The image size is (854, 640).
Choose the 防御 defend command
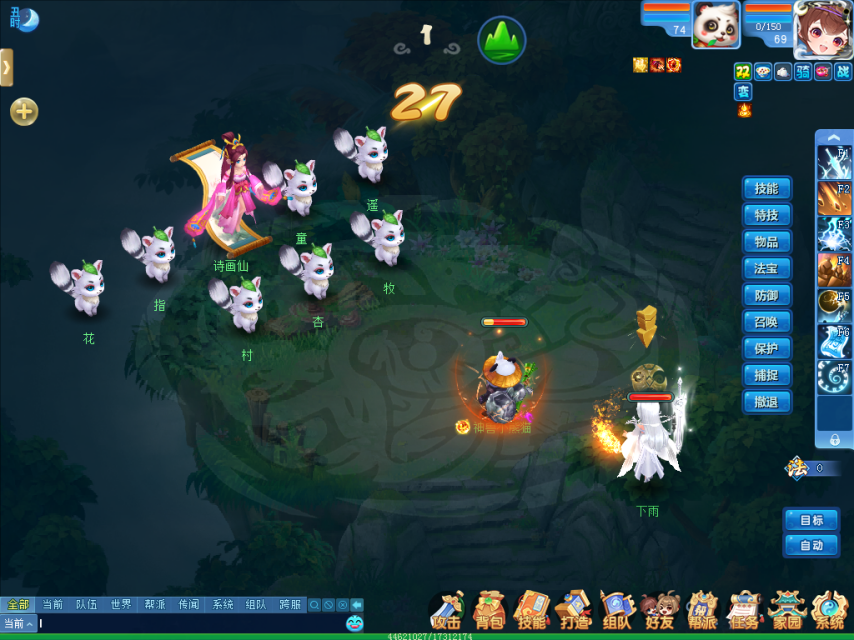pyautogui.click(x=767, y=295)
